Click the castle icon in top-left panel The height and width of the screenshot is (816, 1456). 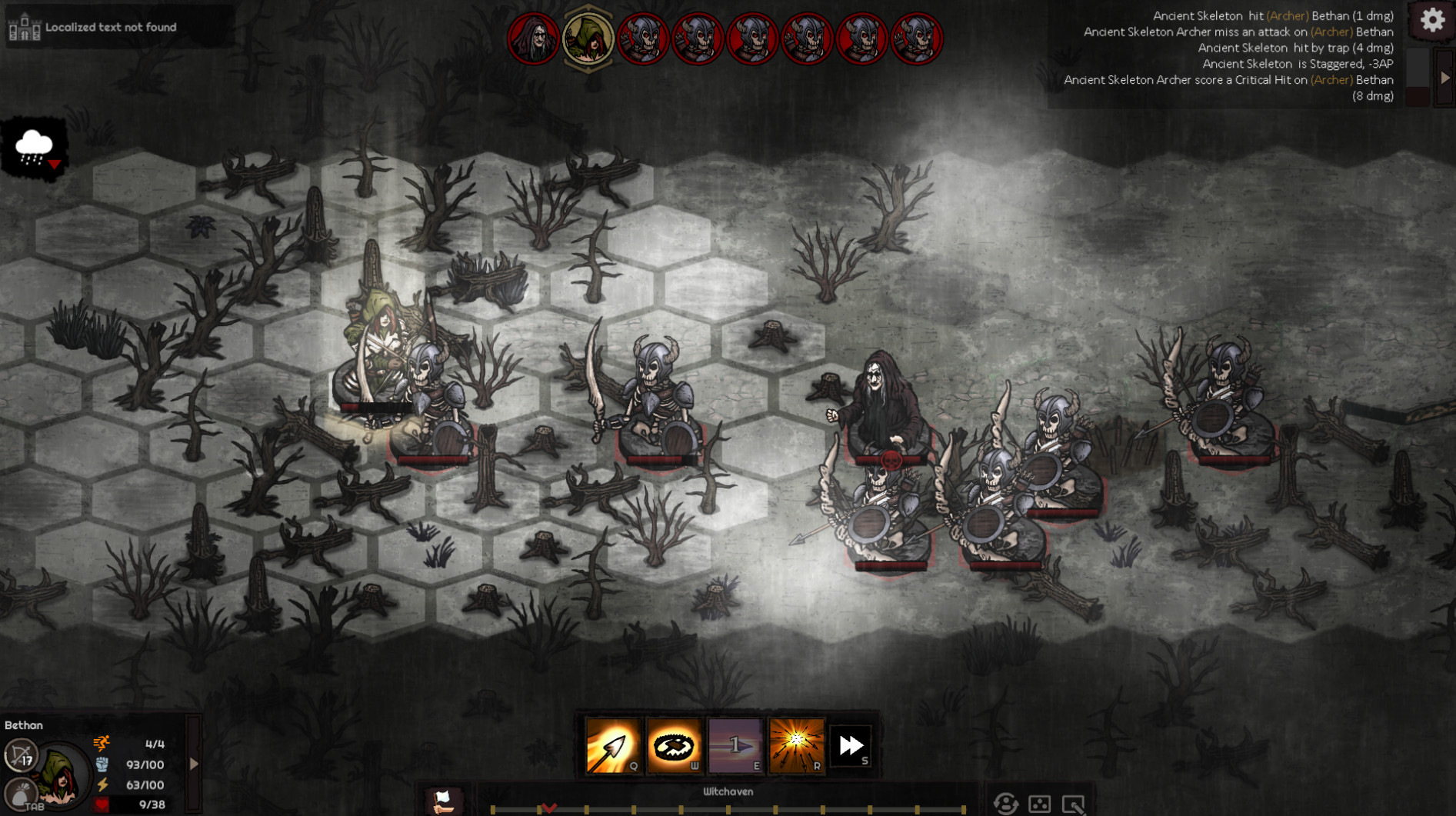24,27
